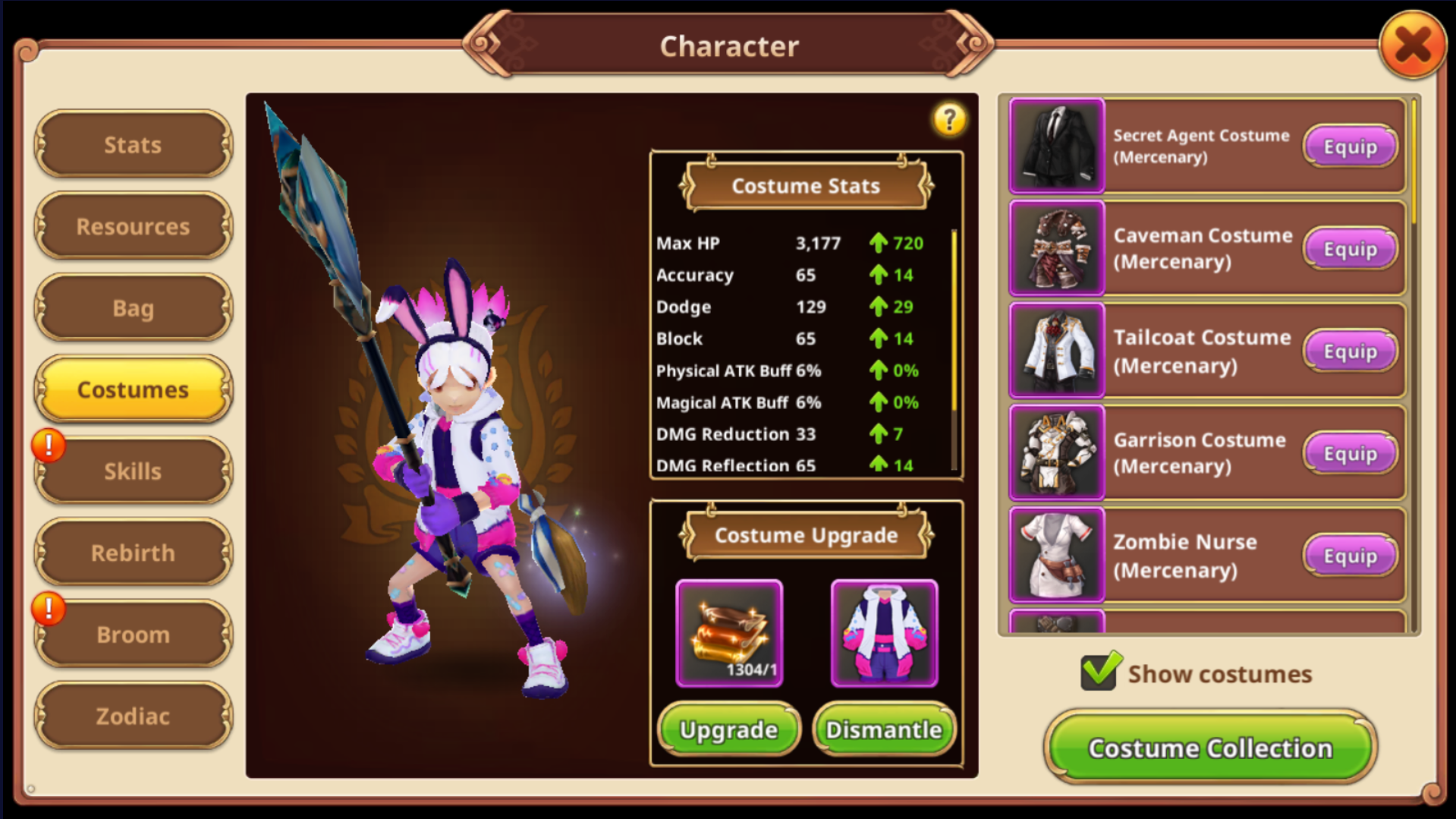Dismantle the equipped costume
The width and height of the screenshot is (1456, 819).
(884, 729)
